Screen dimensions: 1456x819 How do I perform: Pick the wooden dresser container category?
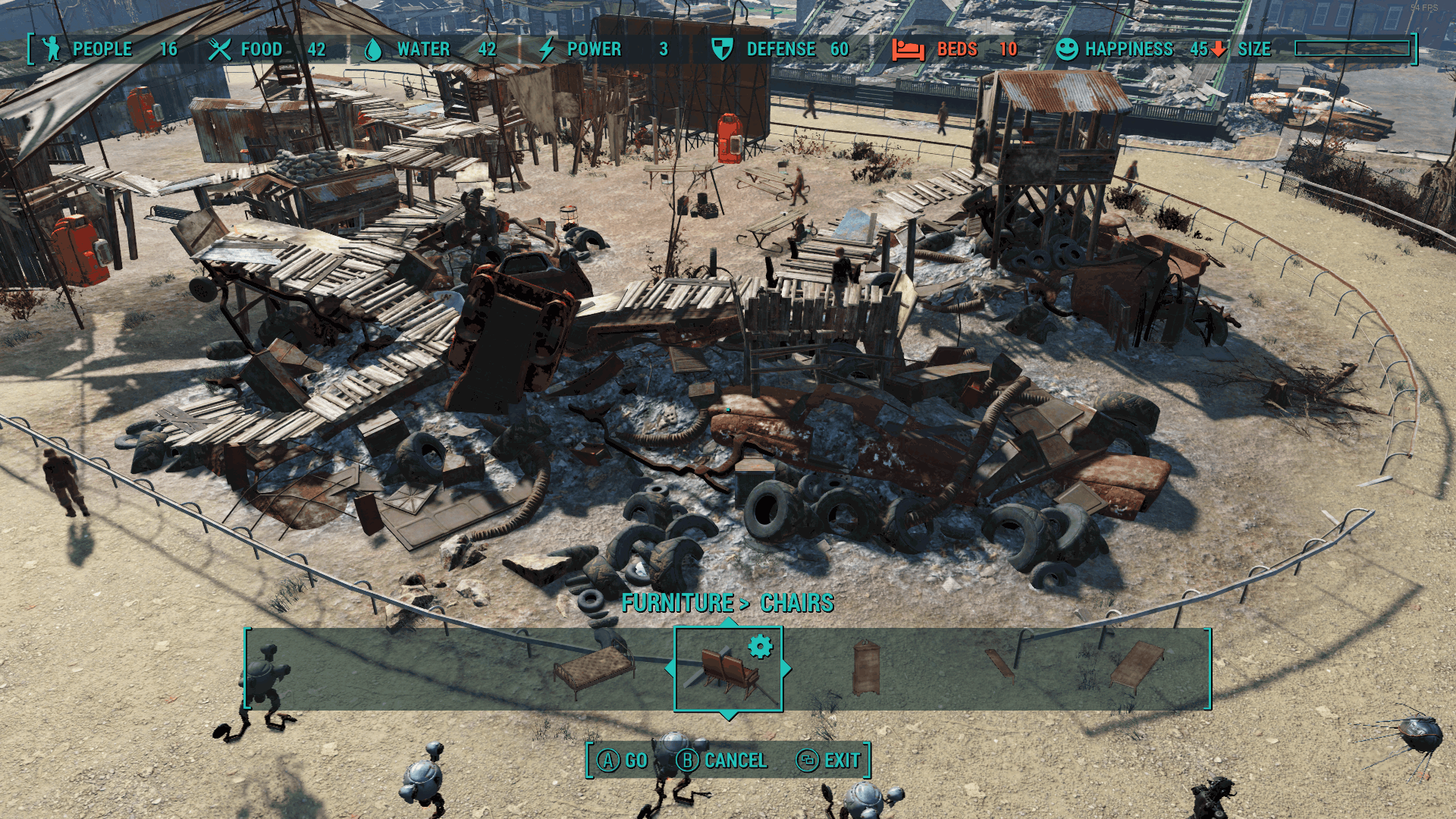(866, 668)
